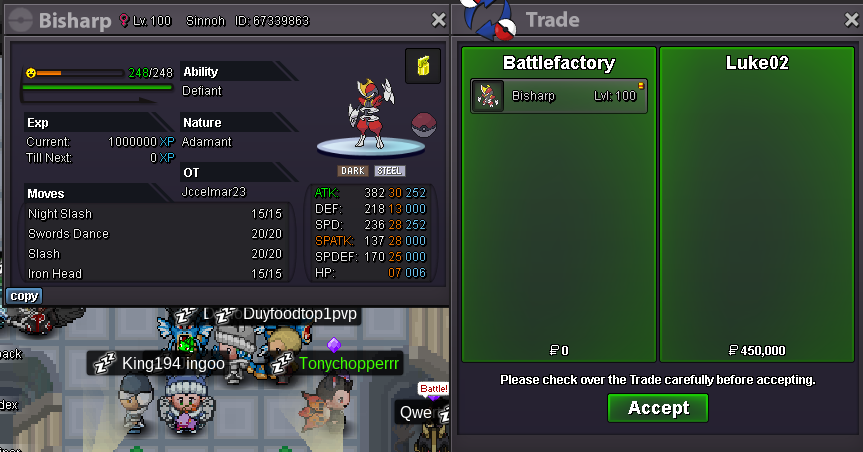Click the Steel type badge
The height and width of the screenshot is (452, 863).
click(x=389, y=171)
